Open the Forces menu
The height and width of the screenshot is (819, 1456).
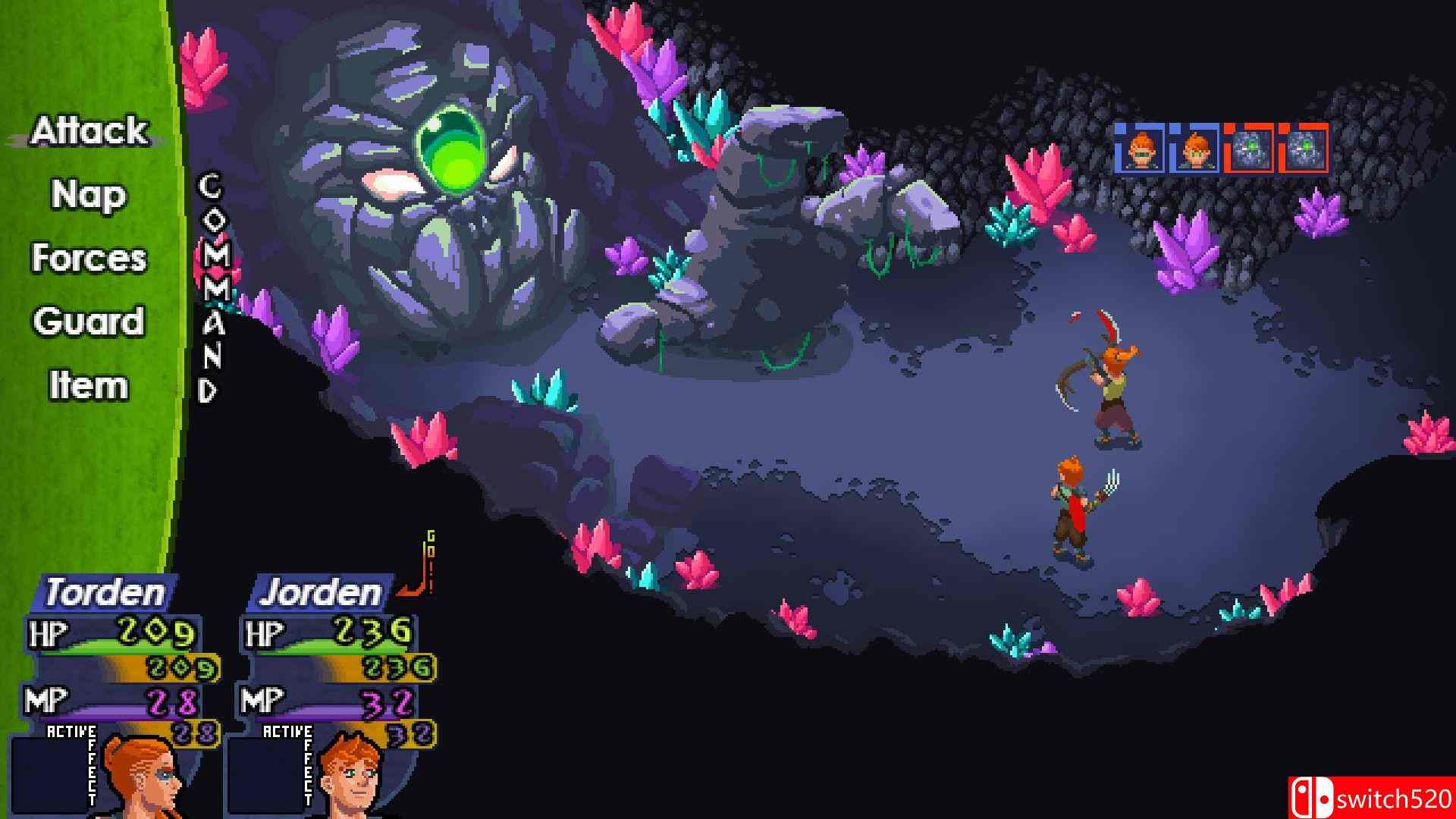[89, 259]
